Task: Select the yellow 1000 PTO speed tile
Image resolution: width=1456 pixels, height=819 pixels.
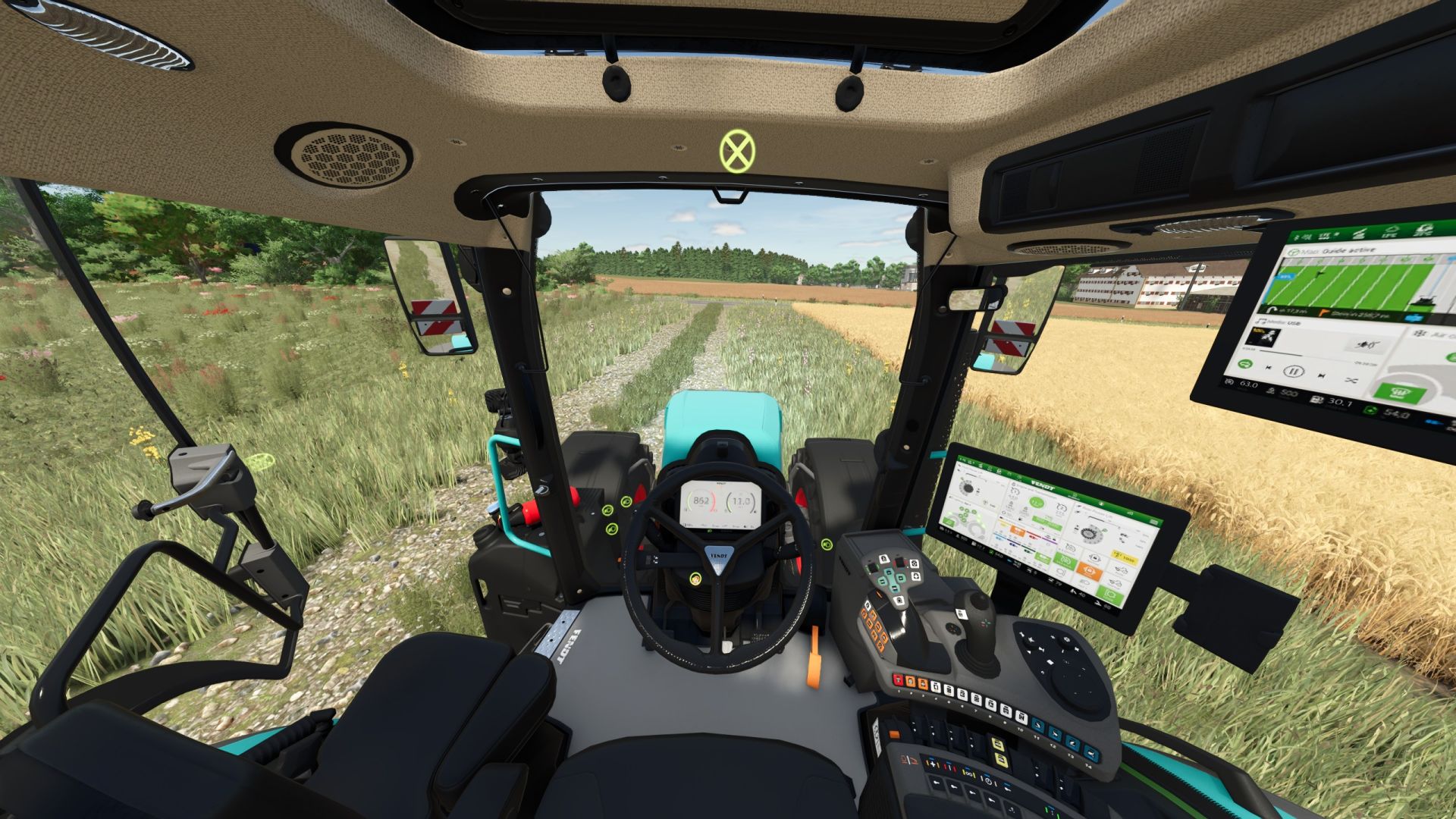Action: (1124, 557)
